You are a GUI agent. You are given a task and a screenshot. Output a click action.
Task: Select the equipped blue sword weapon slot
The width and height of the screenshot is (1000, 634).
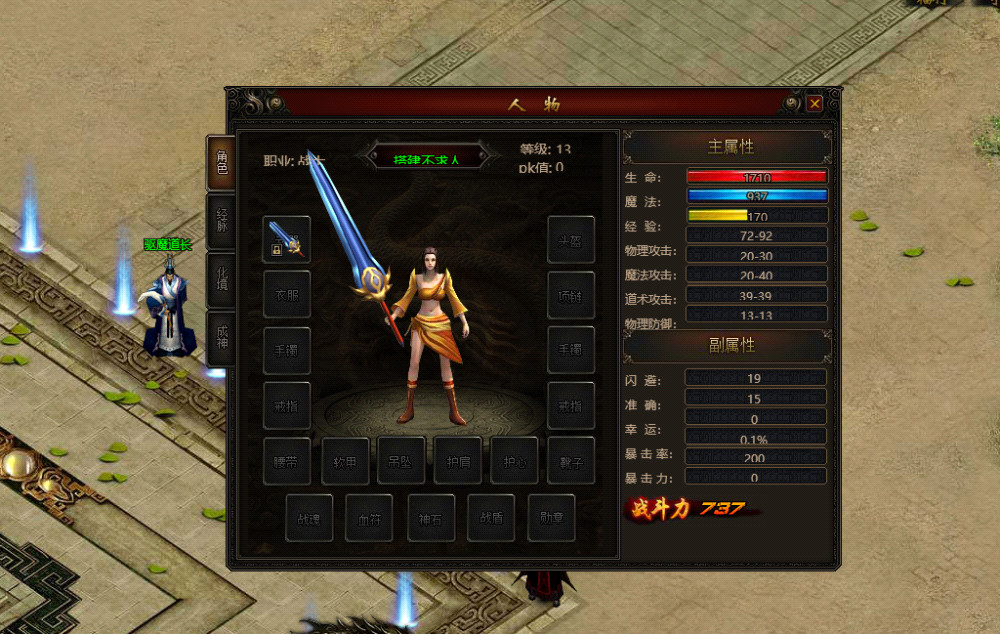click(286, 240)
